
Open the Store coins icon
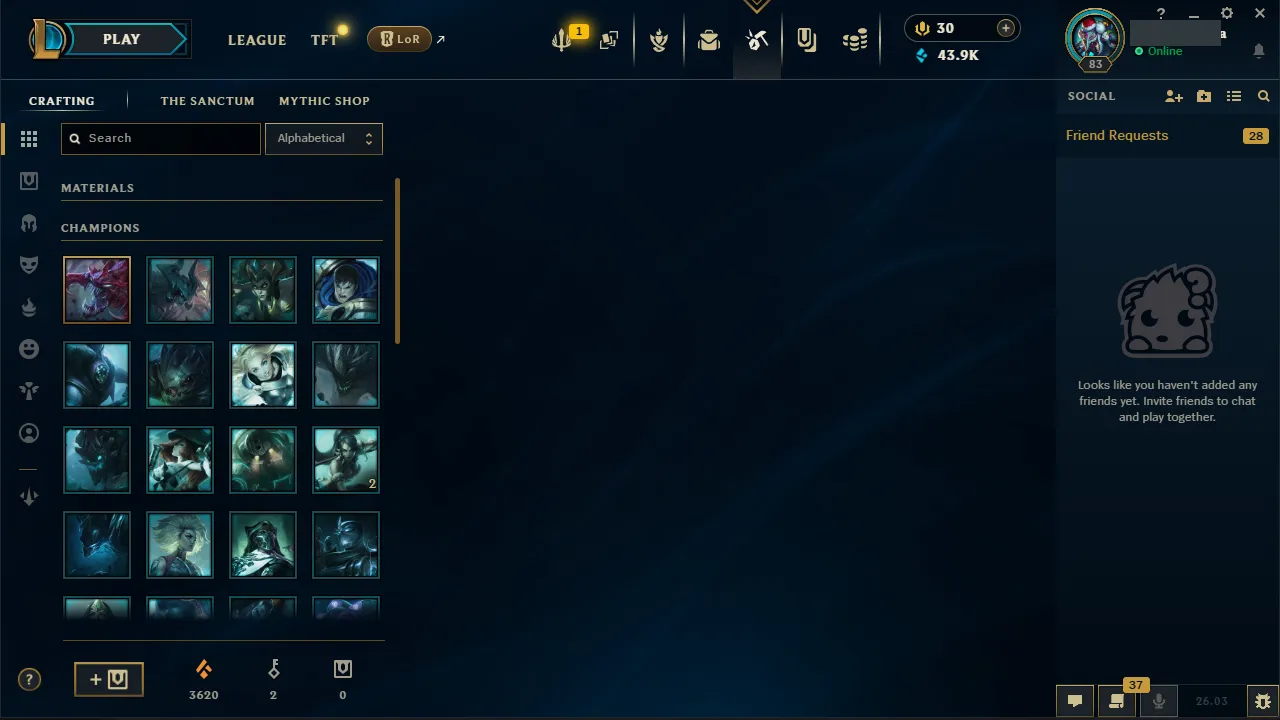pos(855,40)
